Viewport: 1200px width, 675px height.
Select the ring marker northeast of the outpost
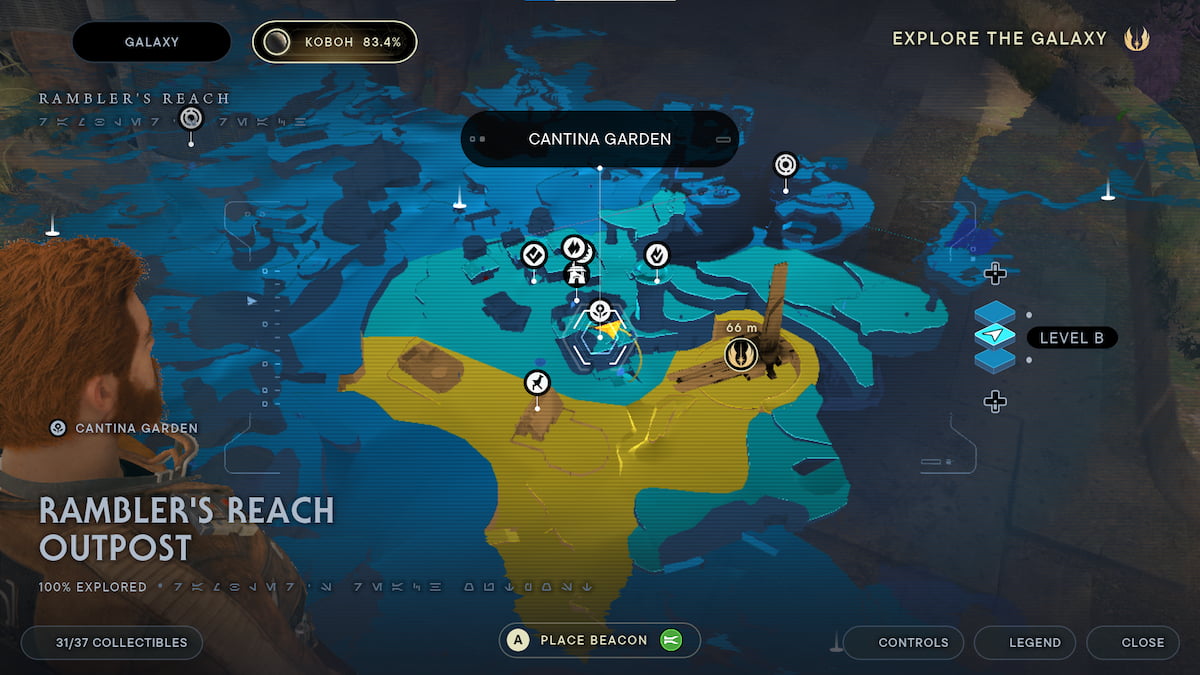(786, 163)
